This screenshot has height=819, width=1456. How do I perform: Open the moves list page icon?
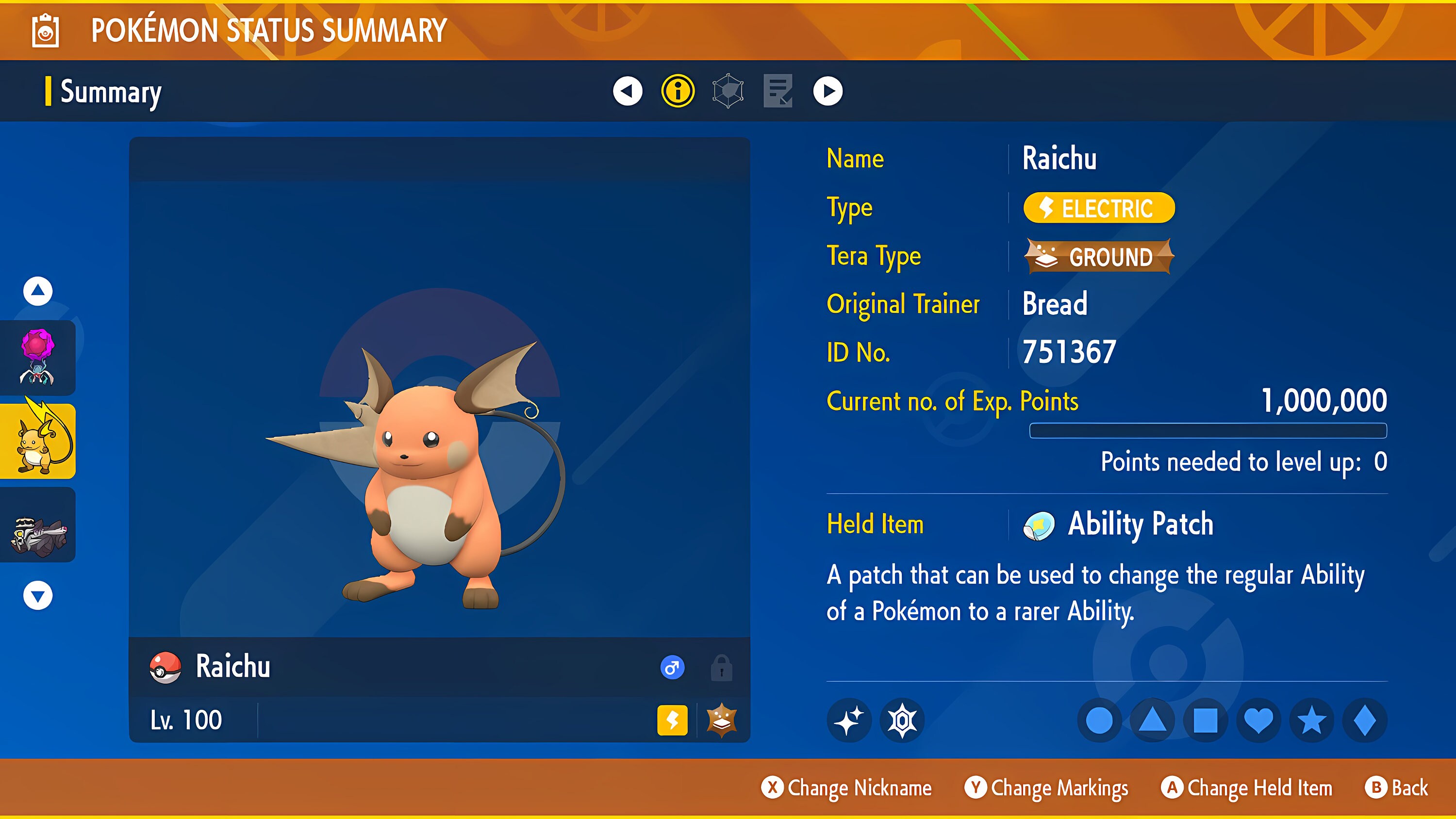[x=779, y=90]
